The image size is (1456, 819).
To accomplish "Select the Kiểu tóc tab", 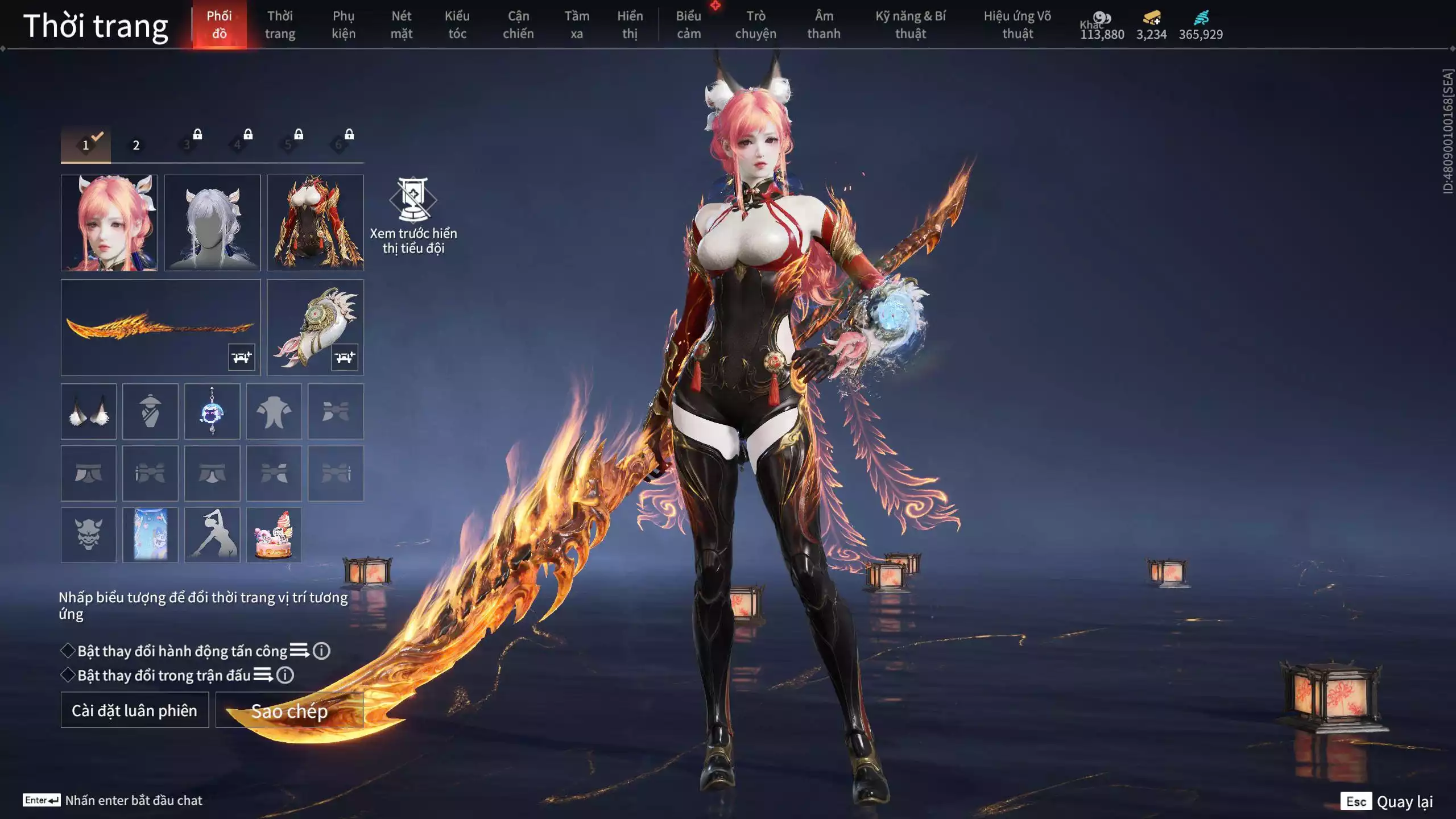I will (457, 25).
